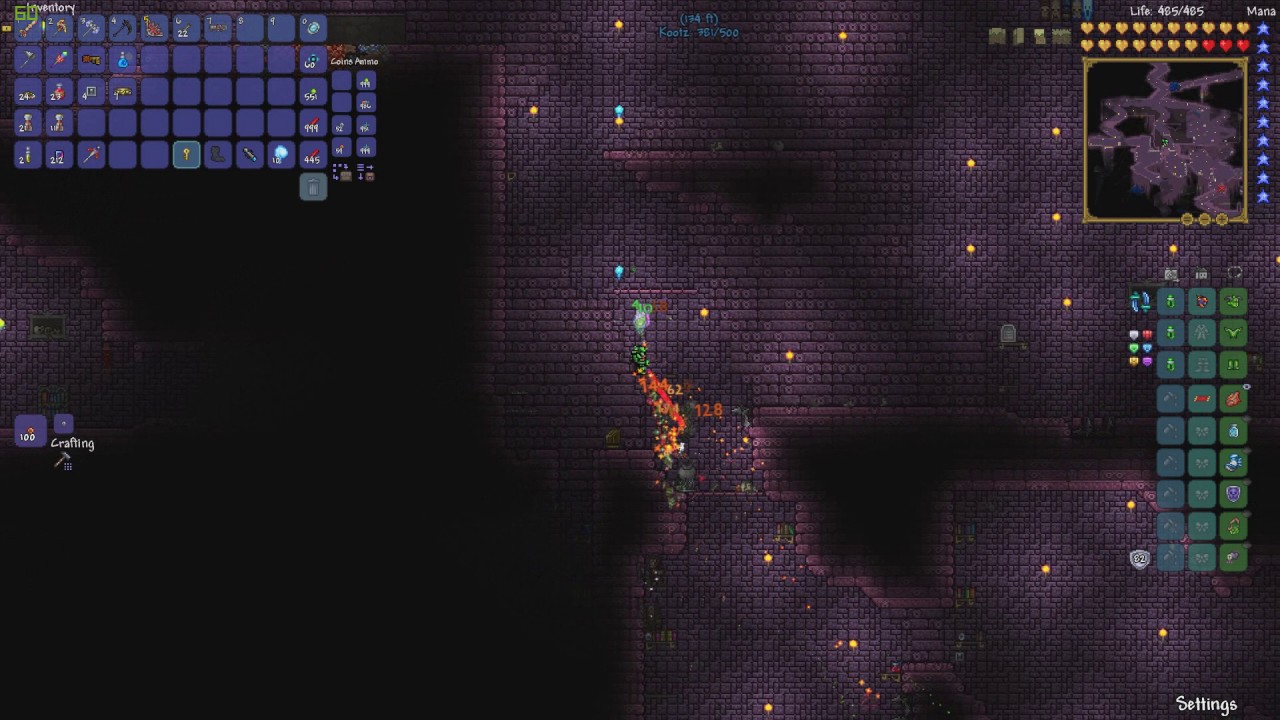1280x720 pixels.
Task: Select the crafting recipe showing 100
Action: tap(29, 433)
